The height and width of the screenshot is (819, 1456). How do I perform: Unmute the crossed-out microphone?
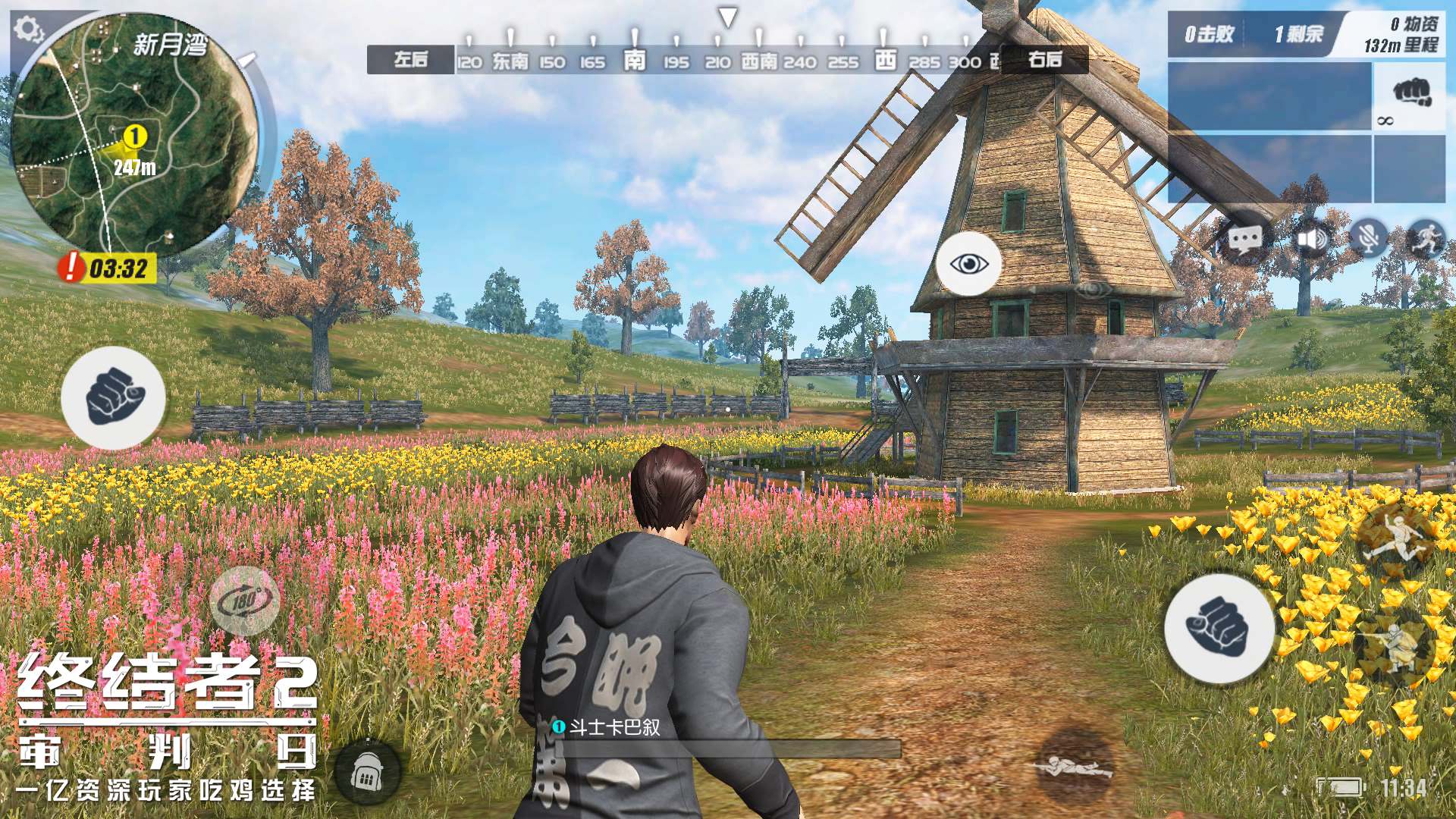pyautogui.click(x=1368, y=240)
